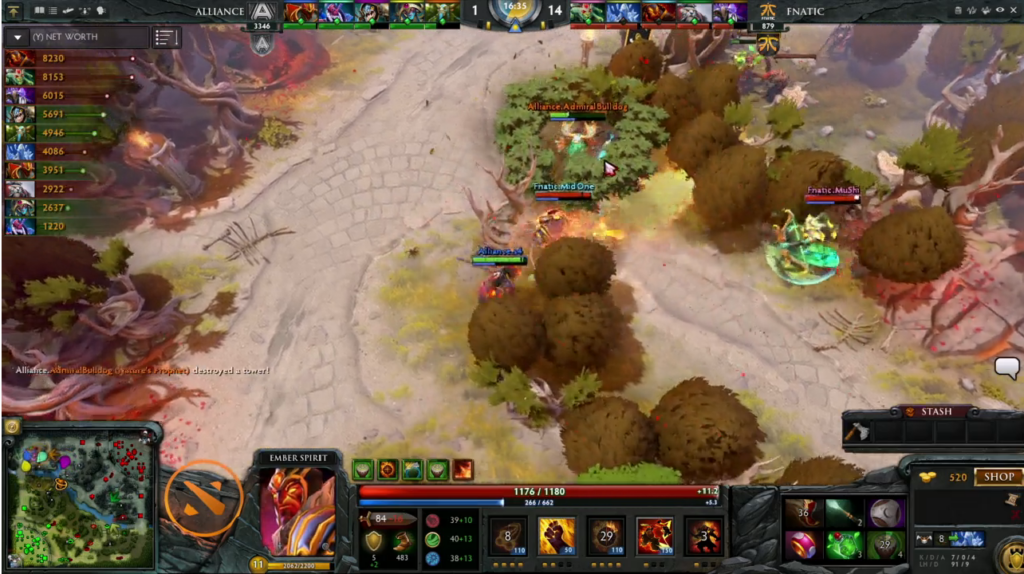Open the main menu arrow button top-left
Viewport: 1024px width, 574px height.
tap(14, 10)
